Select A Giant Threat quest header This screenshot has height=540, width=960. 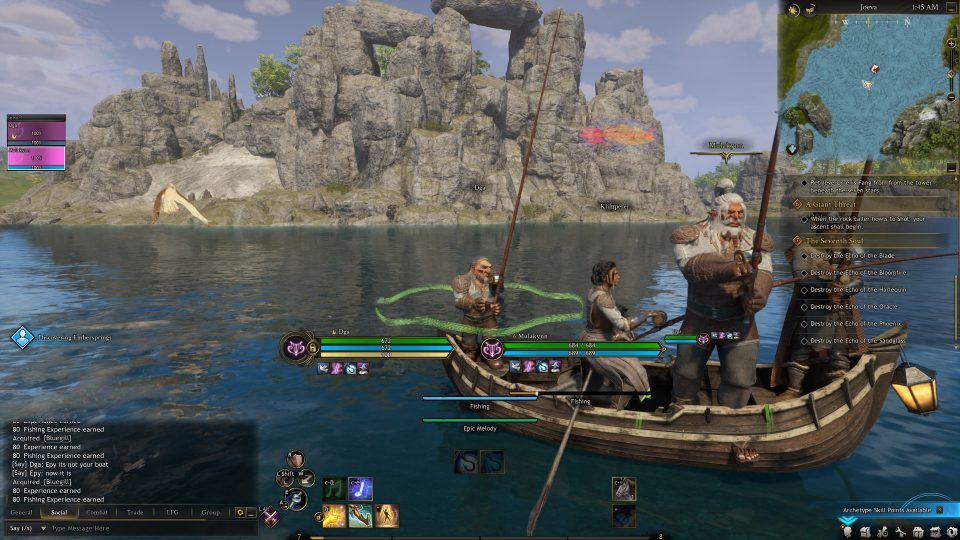tap(832, 204)
